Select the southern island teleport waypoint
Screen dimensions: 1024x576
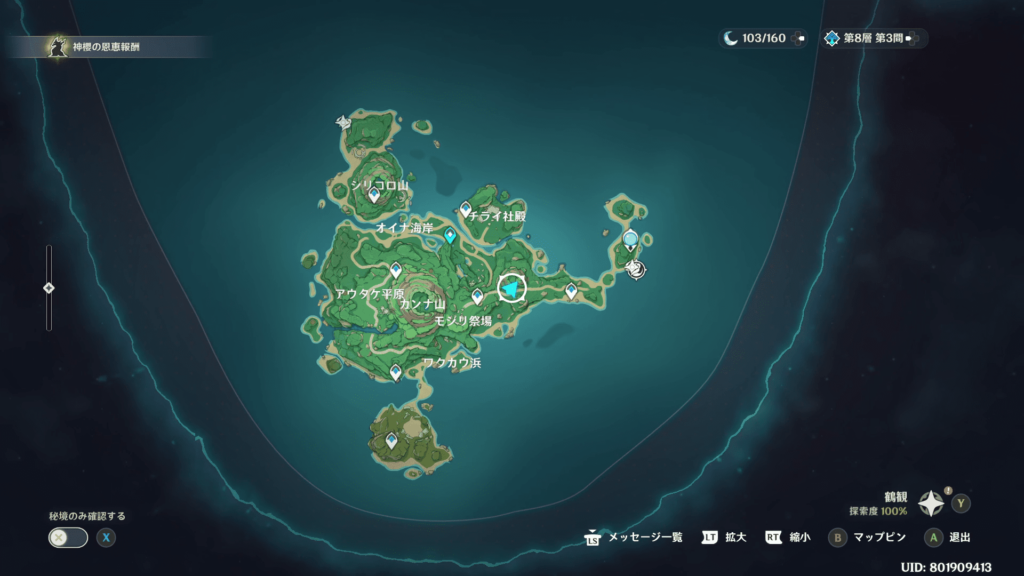tap(392, 440)
